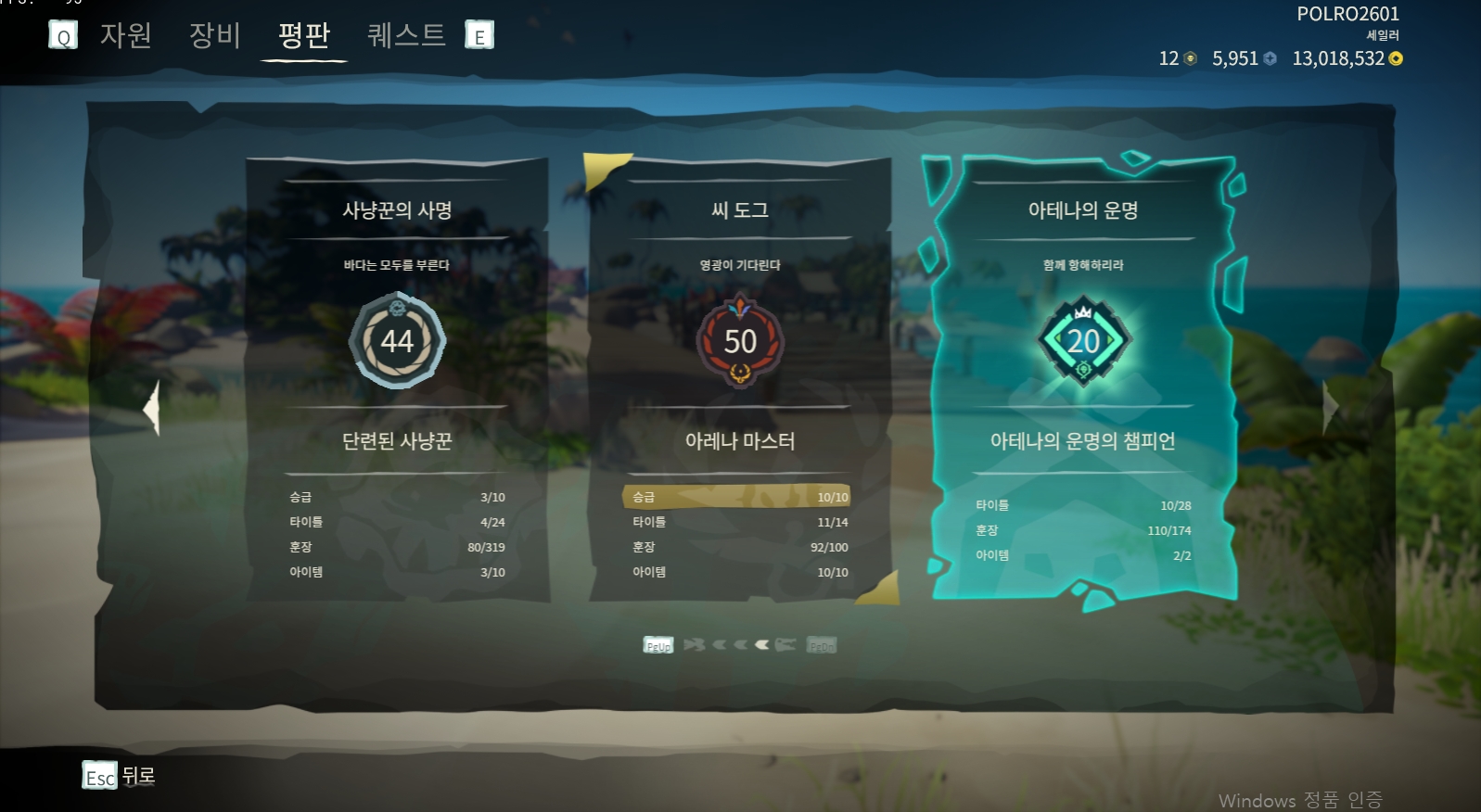Click the PgDn page button
Screen dimensions: 1481x812
(x=822, y=644)
